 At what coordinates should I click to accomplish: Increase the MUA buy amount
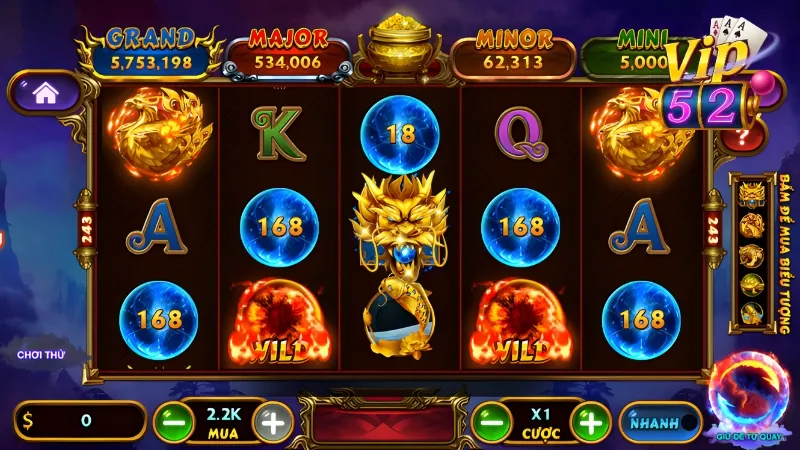(x=273, y=423)
